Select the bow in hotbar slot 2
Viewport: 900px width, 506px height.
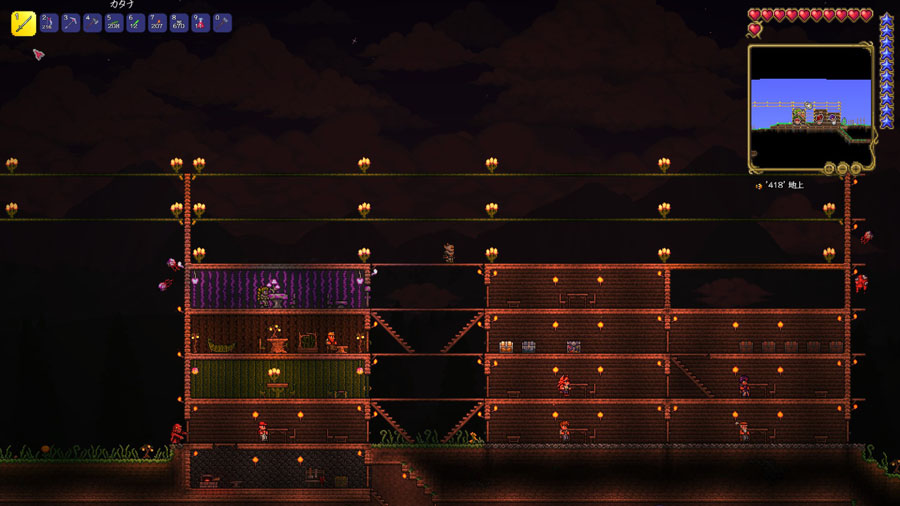click(x=48, y=23)
